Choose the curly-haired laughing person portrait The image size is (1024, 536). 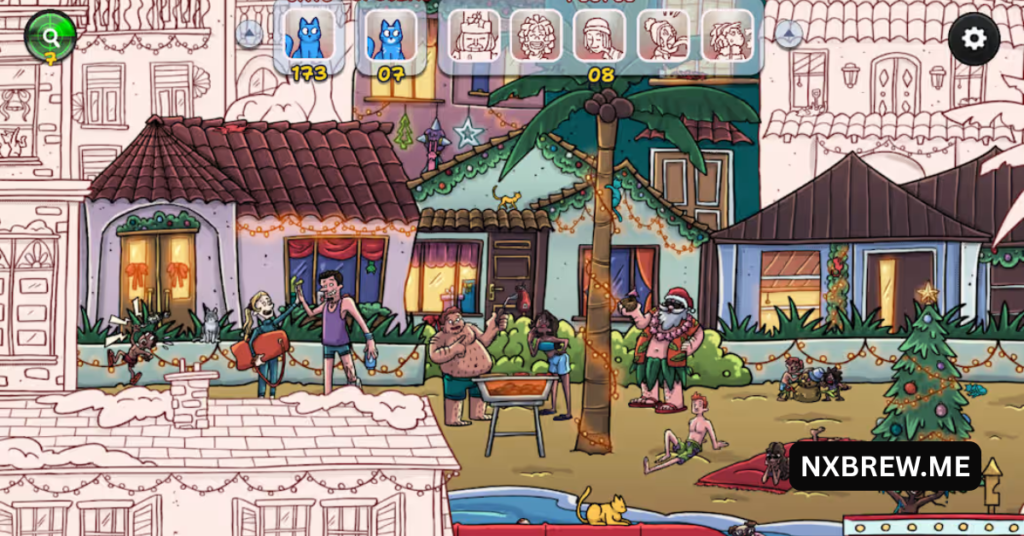536,37
